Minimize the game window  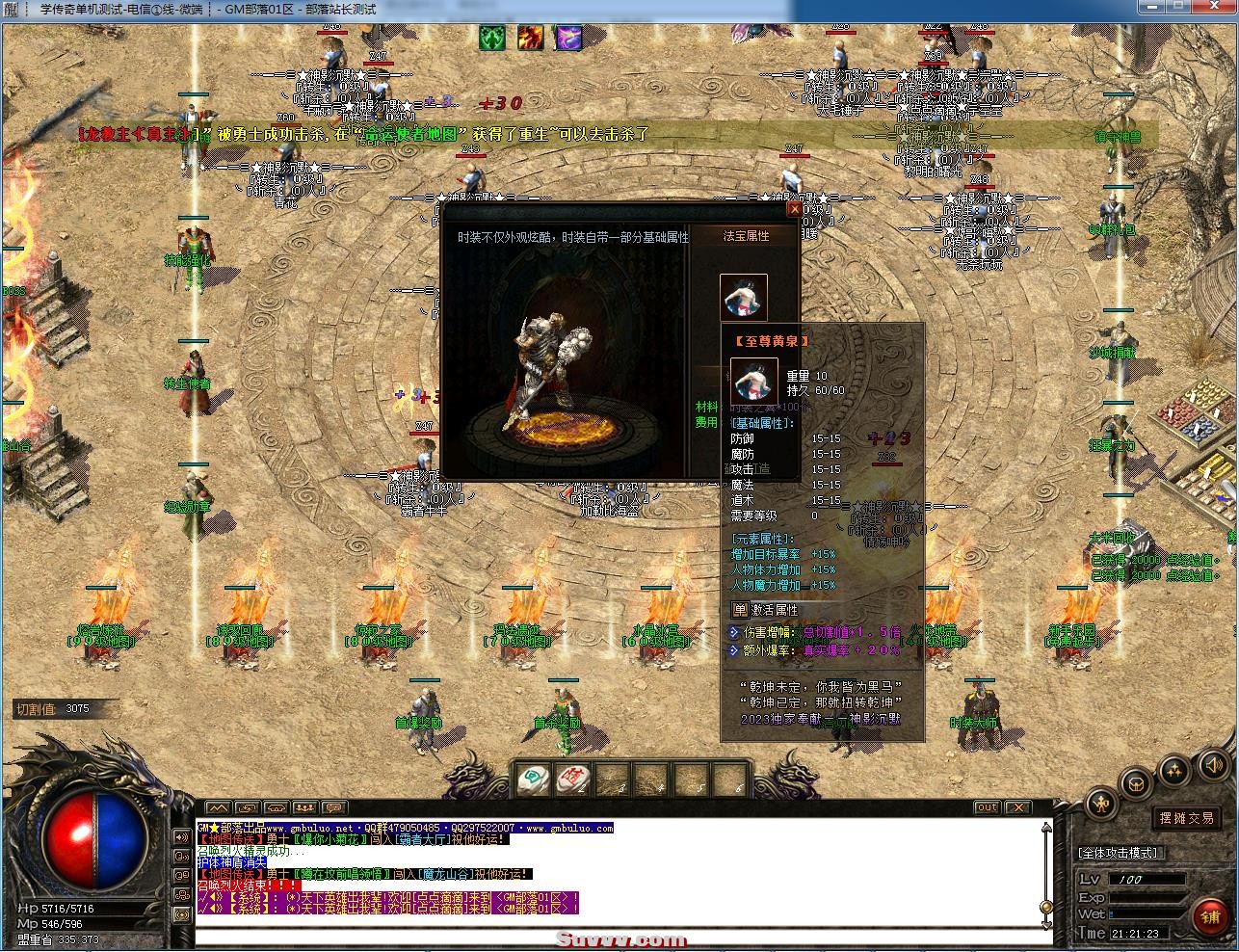click(x=1150, y=8)
